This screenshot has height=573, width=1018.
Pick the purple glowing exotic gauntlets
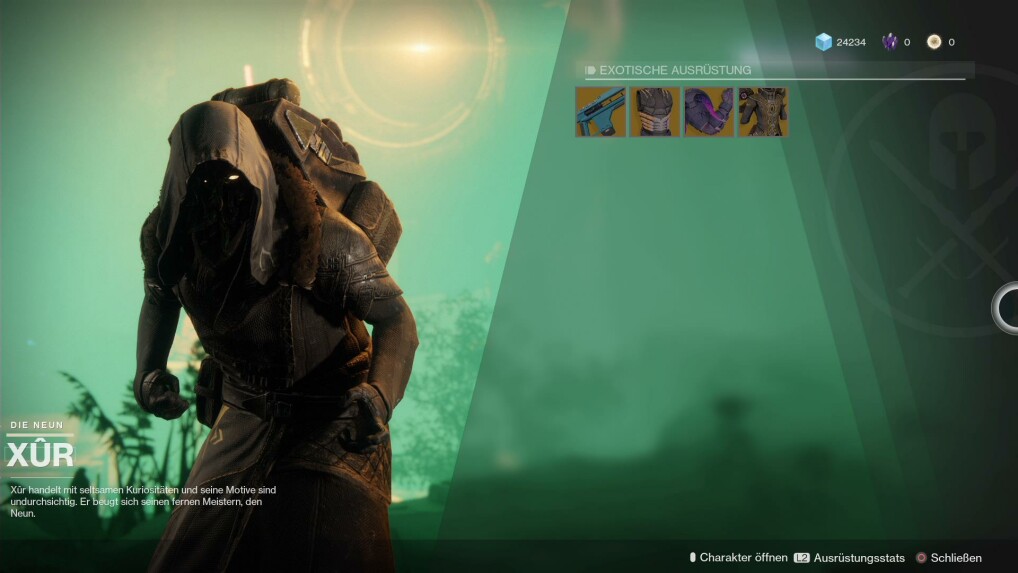[709, 112]
